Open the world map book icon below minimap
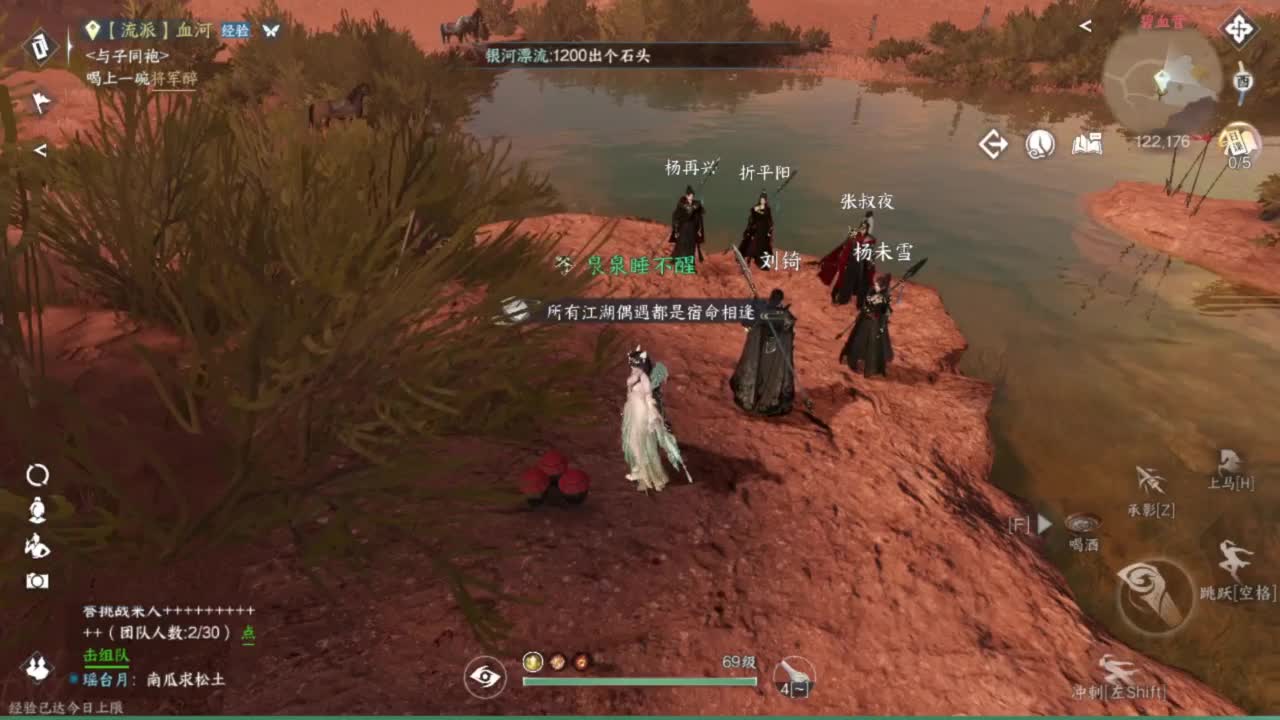Viewport: 1280px width, 720px height. (x=1088, y=145)
